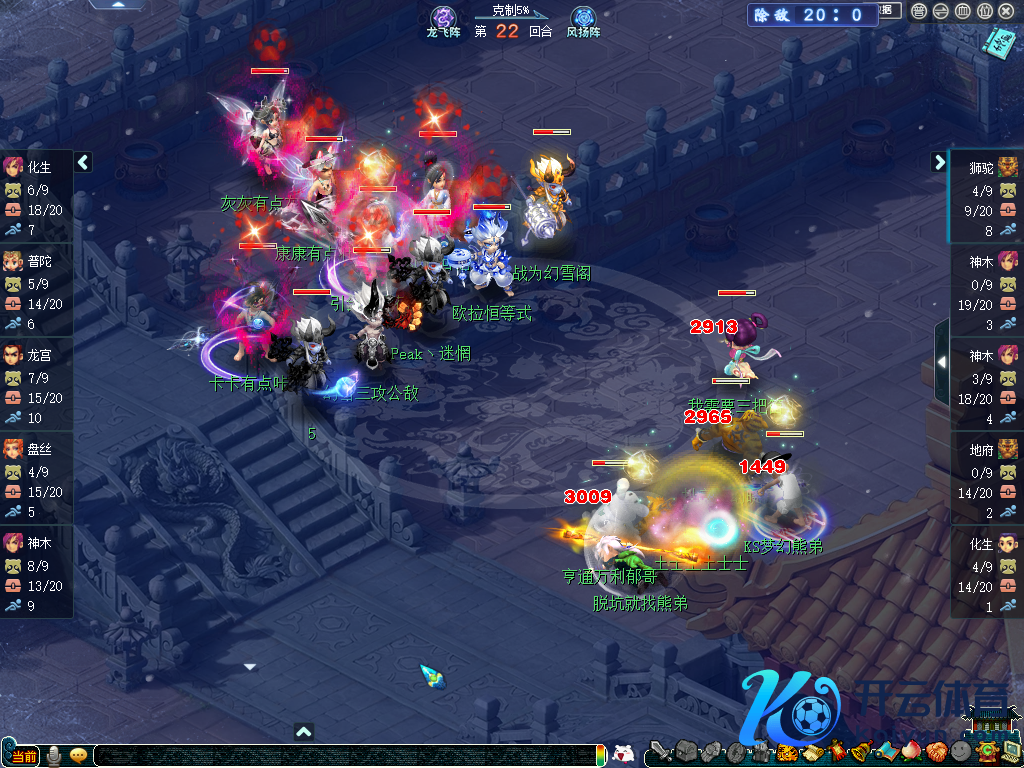
Task: Open the speech bubble chat emote button
Action: [78, 756]
